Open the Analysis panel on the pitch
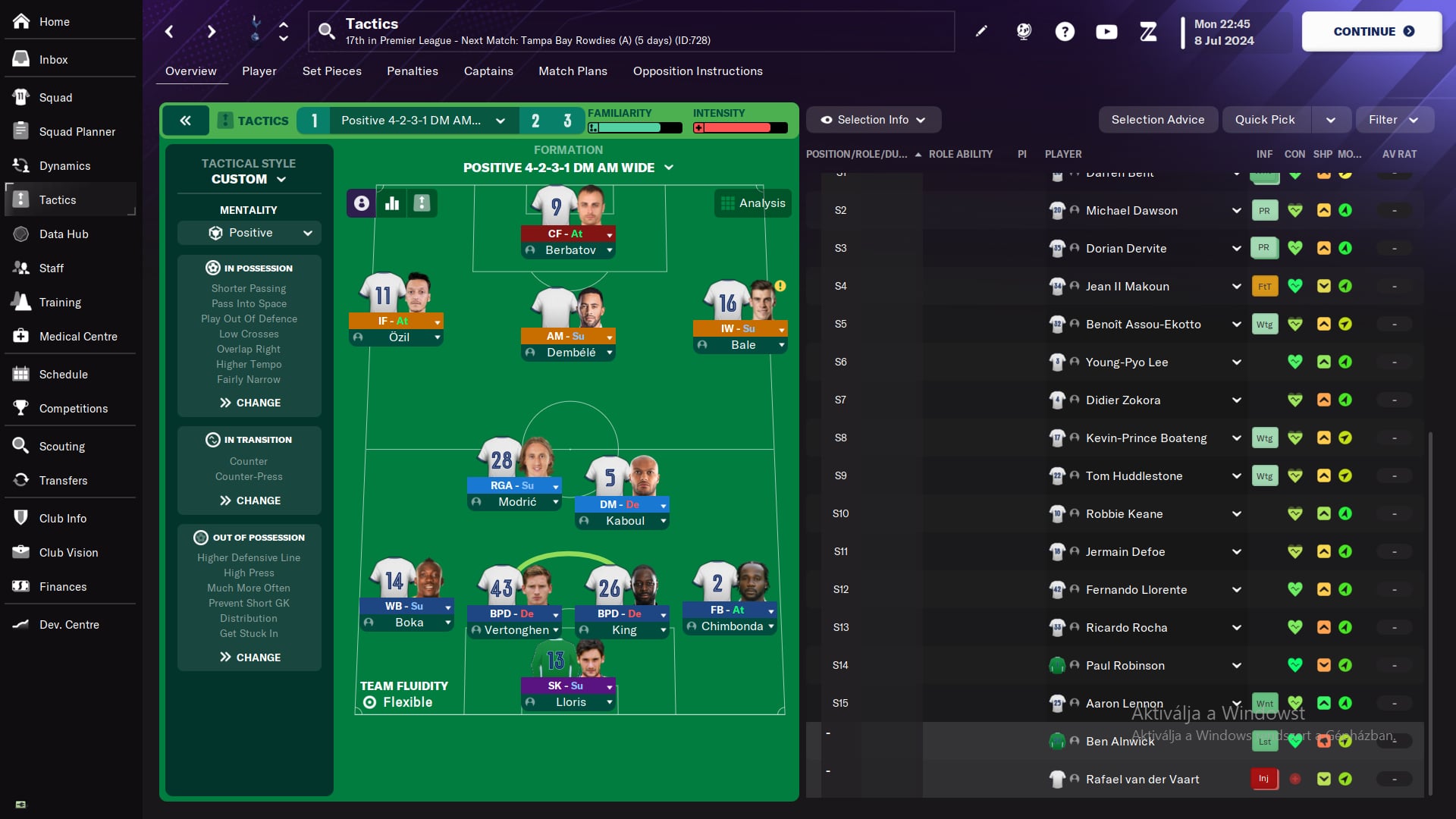This screenshot has width=1456, height=819. 752,202
